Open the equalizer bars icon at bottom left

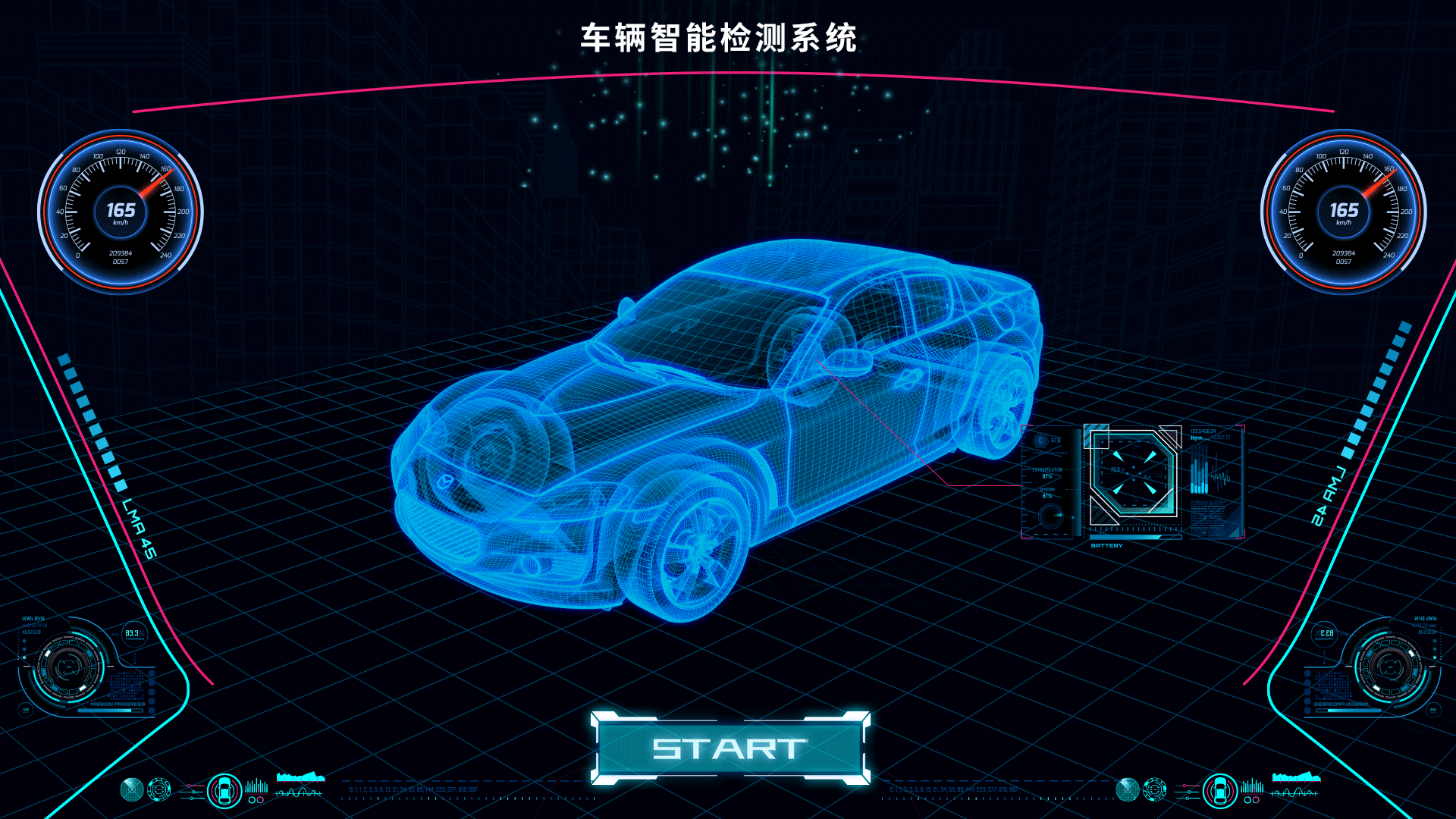(256, 787)
